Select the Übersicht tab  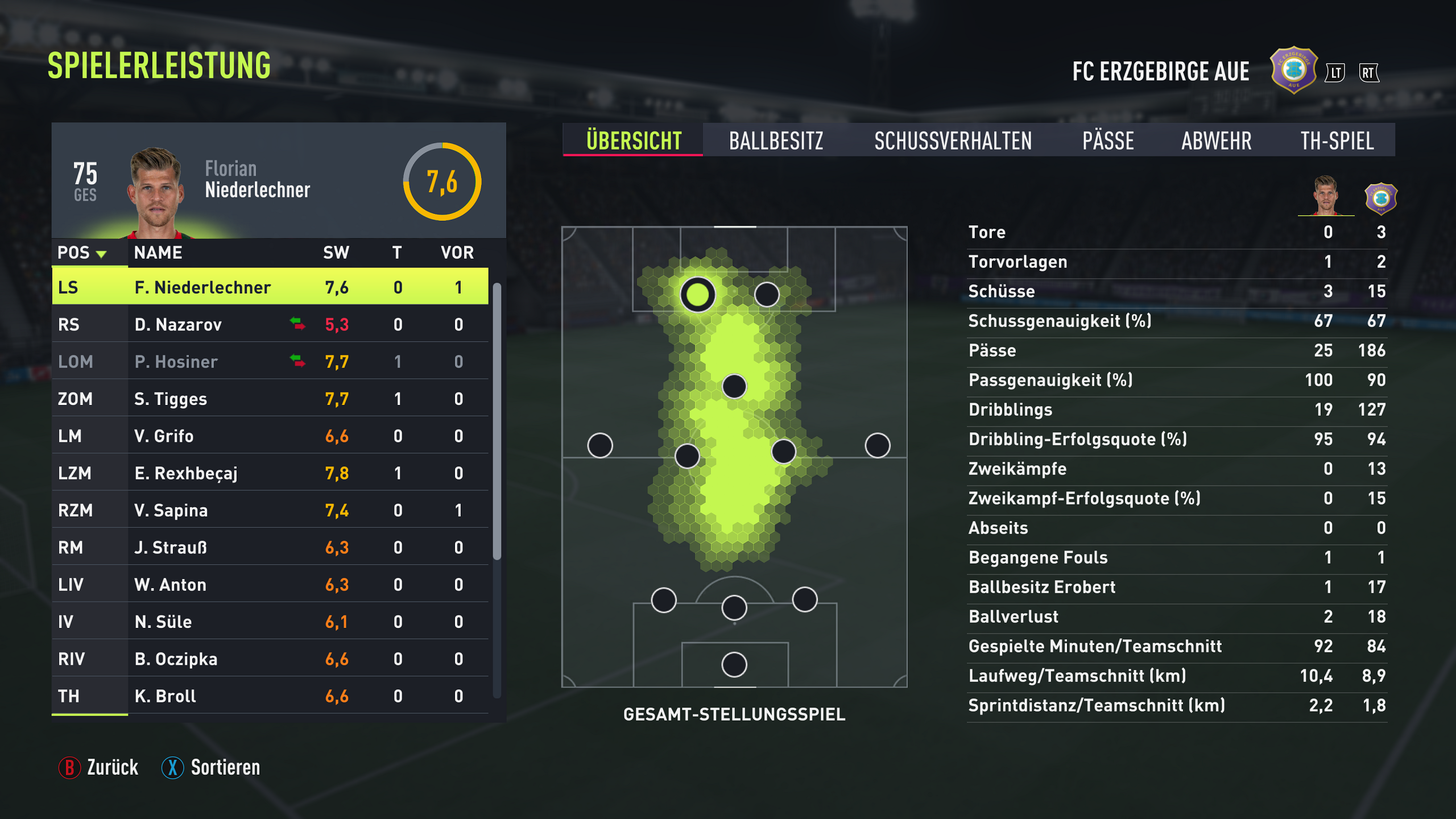pyautogui.click(x=634, y=140)
